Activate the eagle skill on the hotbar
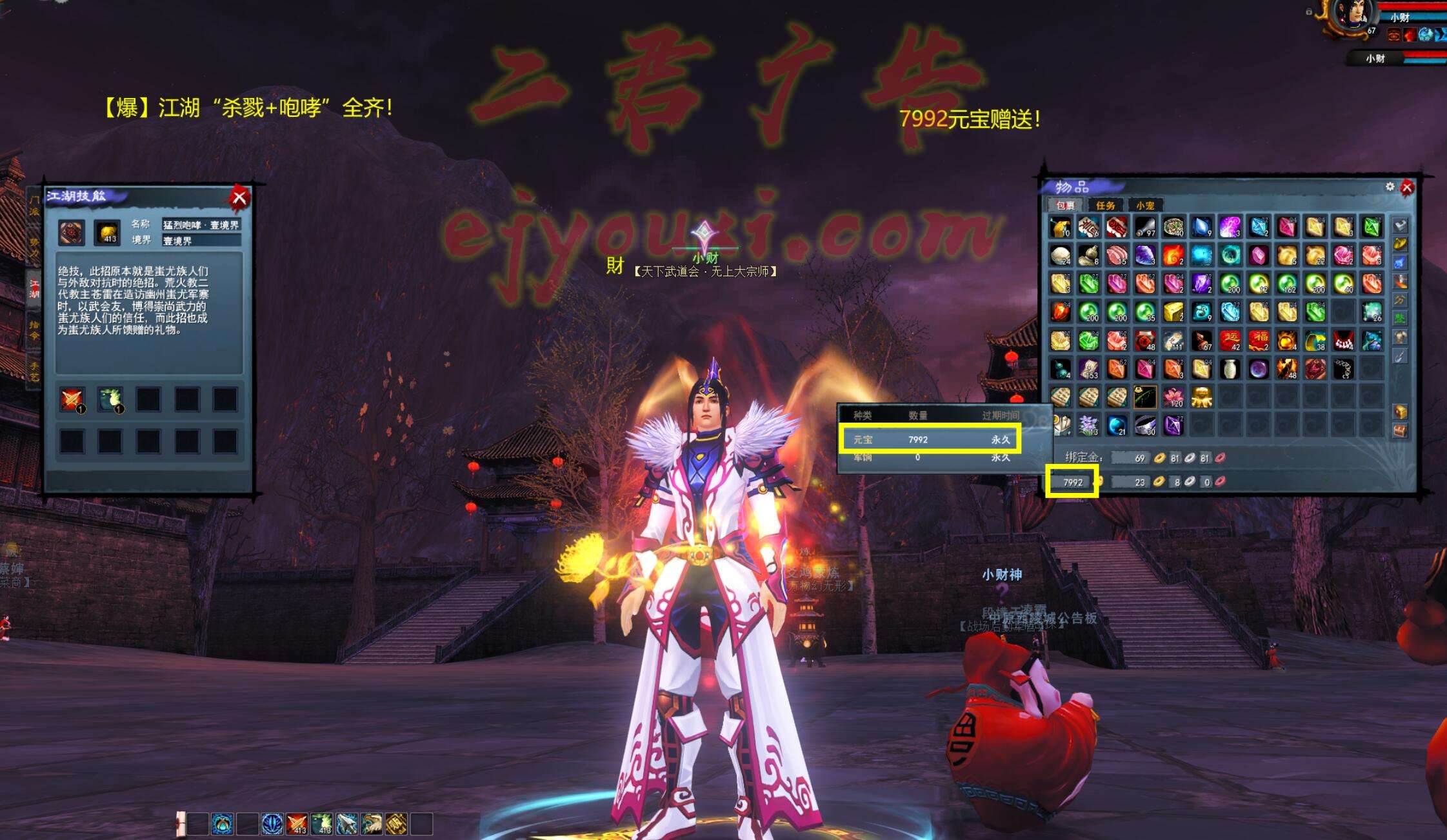Viewport: 1447px width, 840px height. (372, 824)
